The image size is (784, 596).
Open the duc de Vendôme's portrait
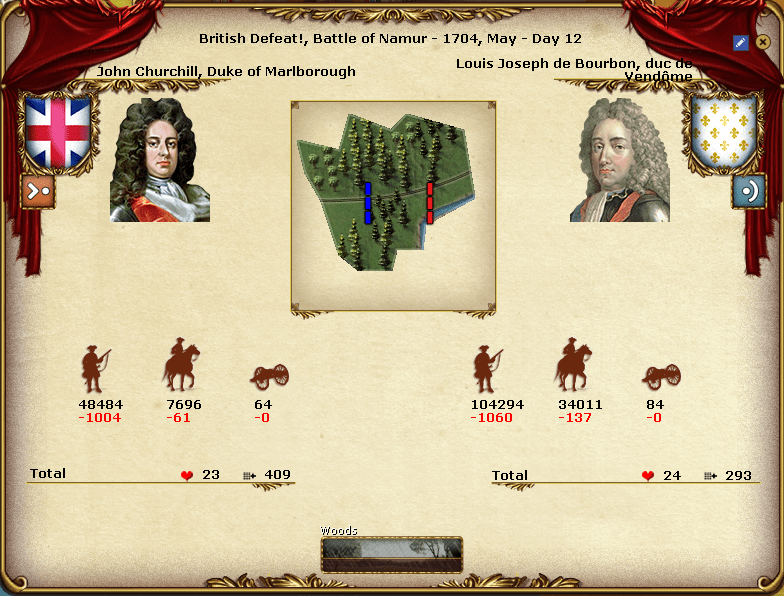pyautogui.click(x=620, y=160)
